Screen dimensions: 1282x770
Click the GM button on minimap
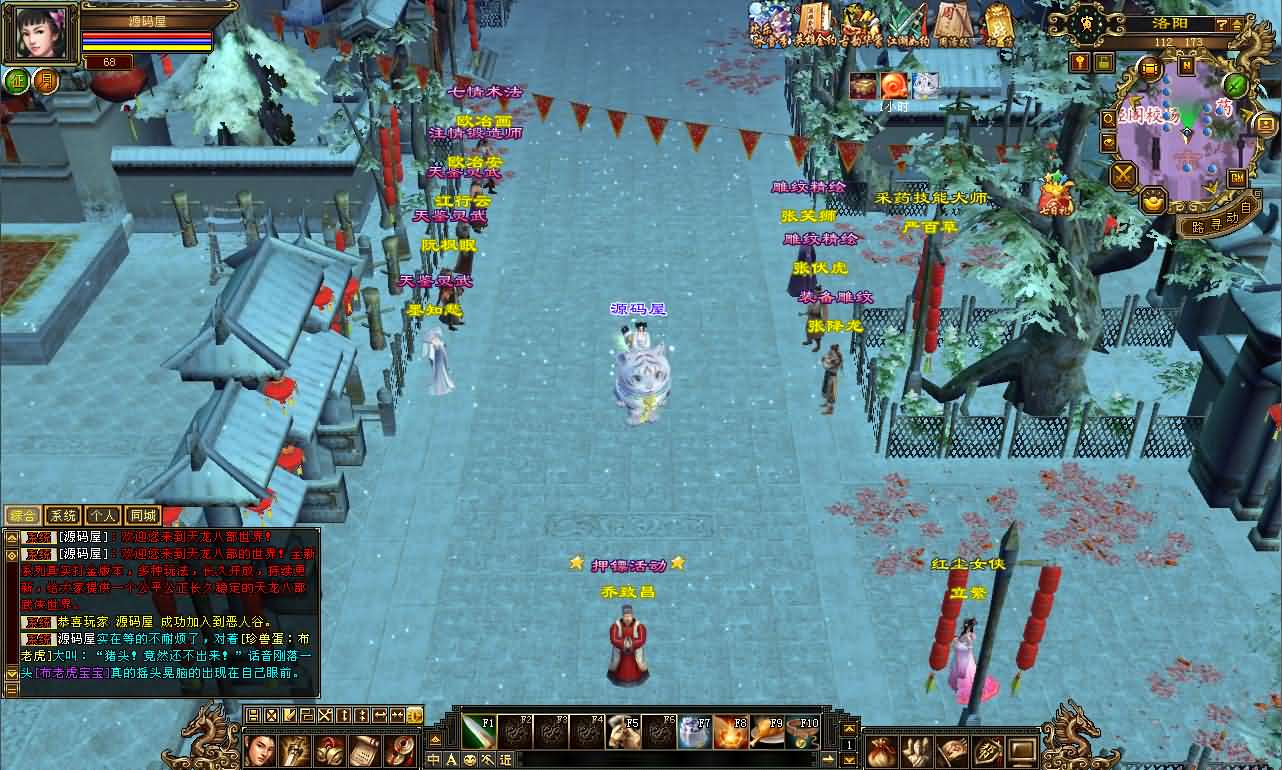coord(1237,177)
